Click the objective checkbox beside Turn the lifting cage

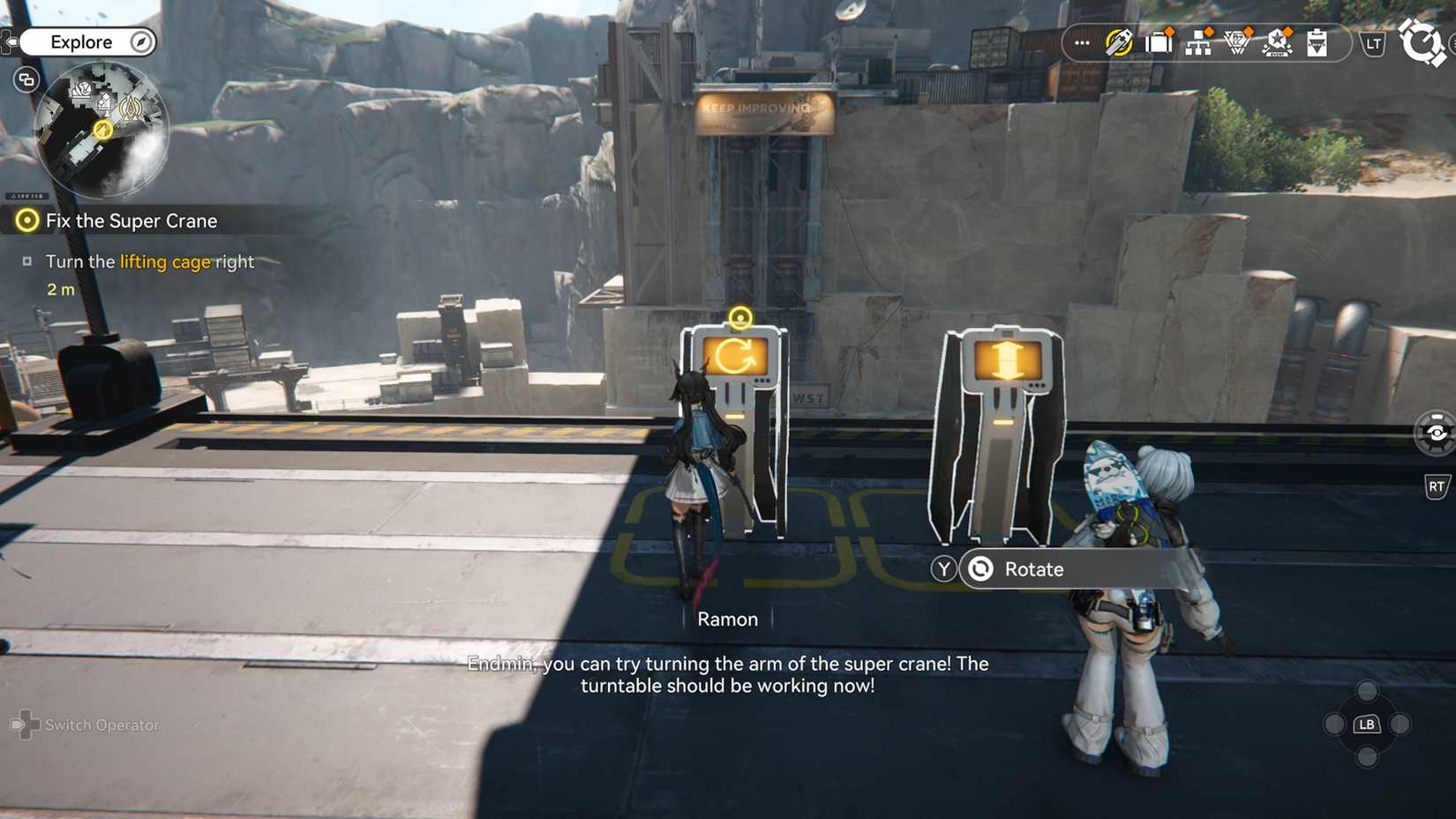coord(29,259)
